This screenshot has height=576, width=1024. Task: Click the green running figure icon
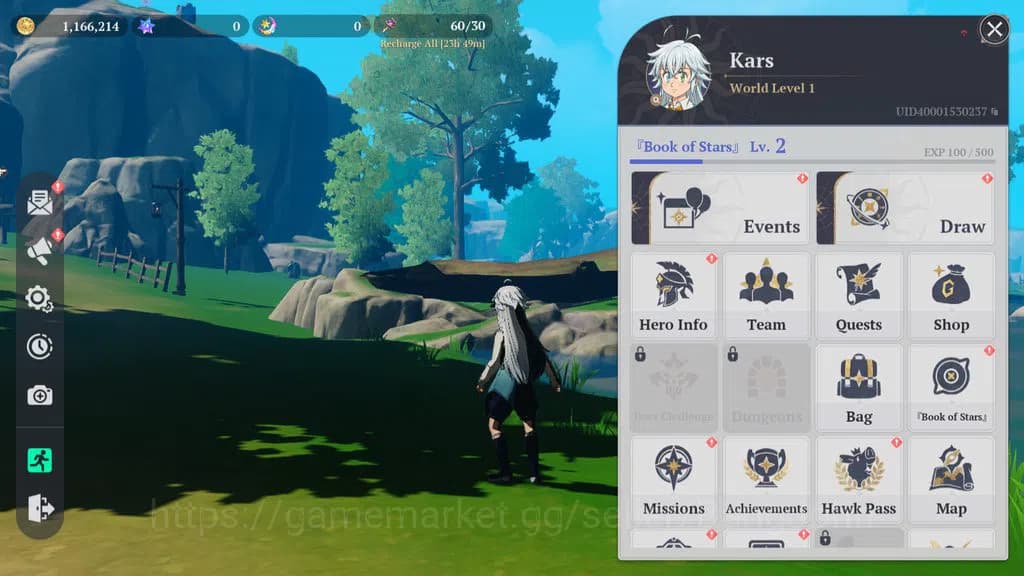point(40,461)
